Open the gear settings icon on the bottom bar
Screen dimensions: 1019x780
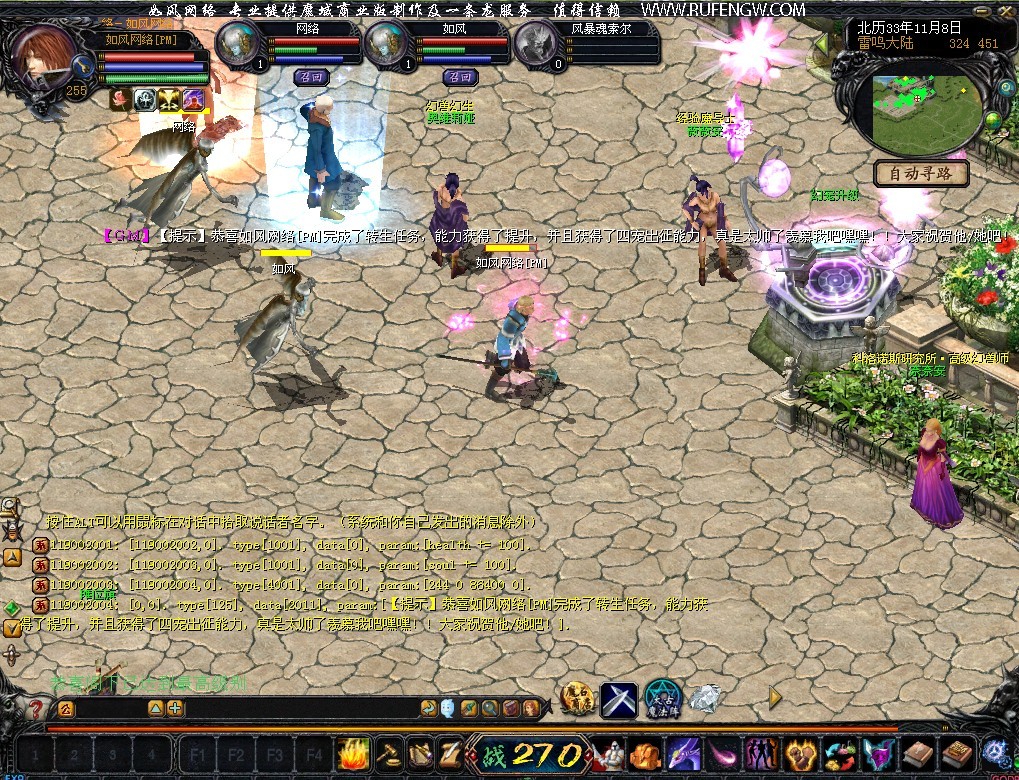coord(995,752)
